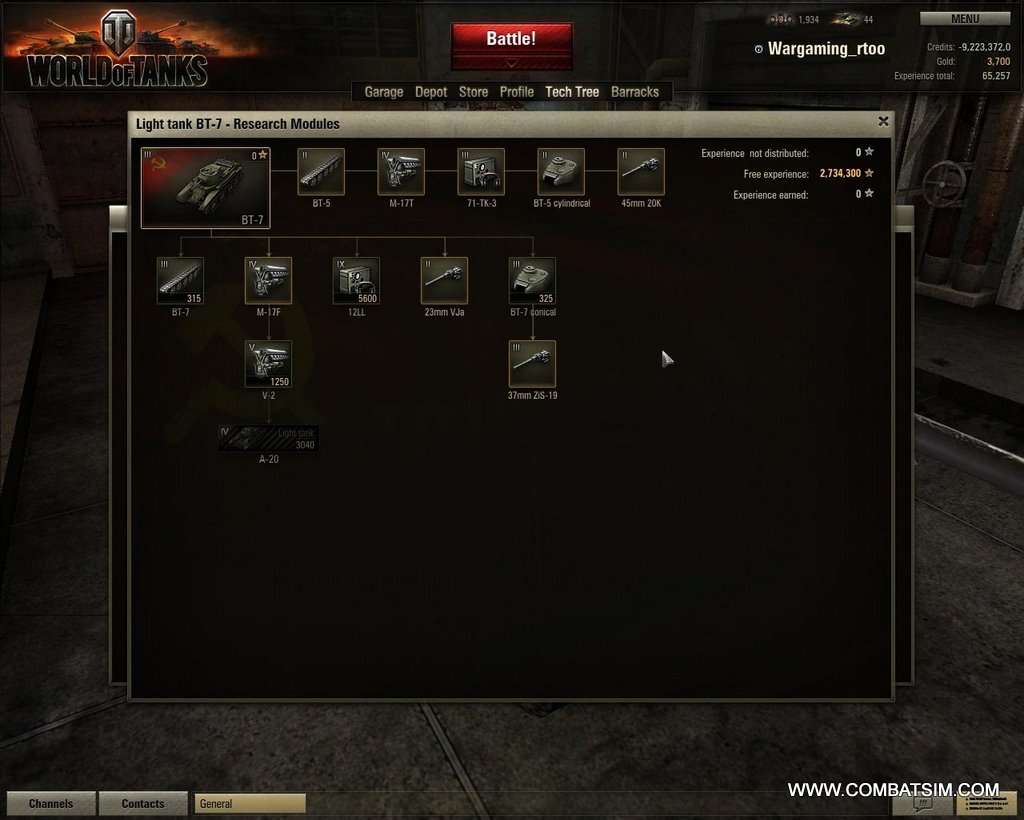Select the BT-5 suspension module
The width and height of the screenshot is (1024, 820).
pos(321,172)
